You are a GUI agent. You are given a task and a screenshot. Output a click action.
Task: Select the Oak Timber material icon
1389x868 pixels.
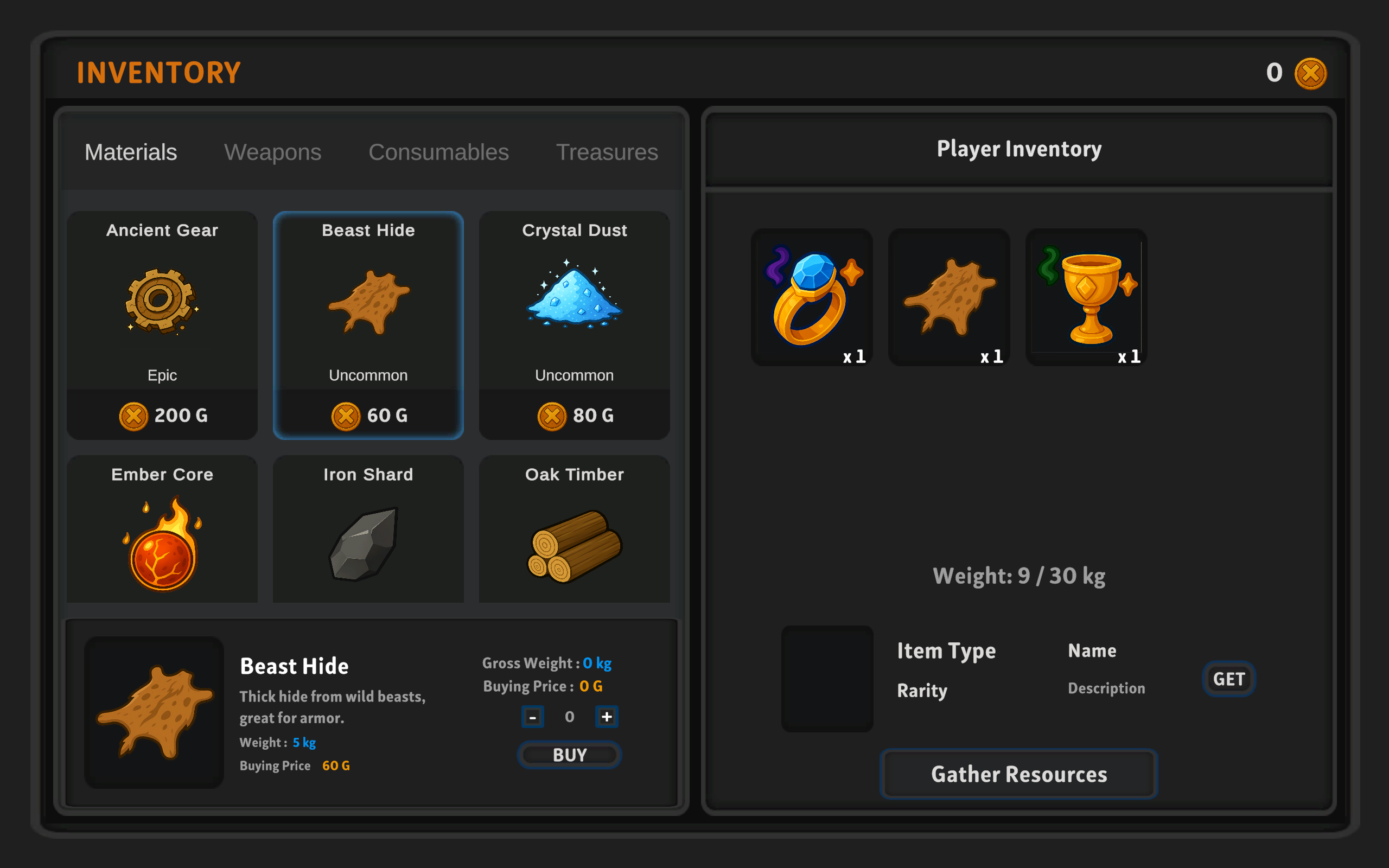574,542
